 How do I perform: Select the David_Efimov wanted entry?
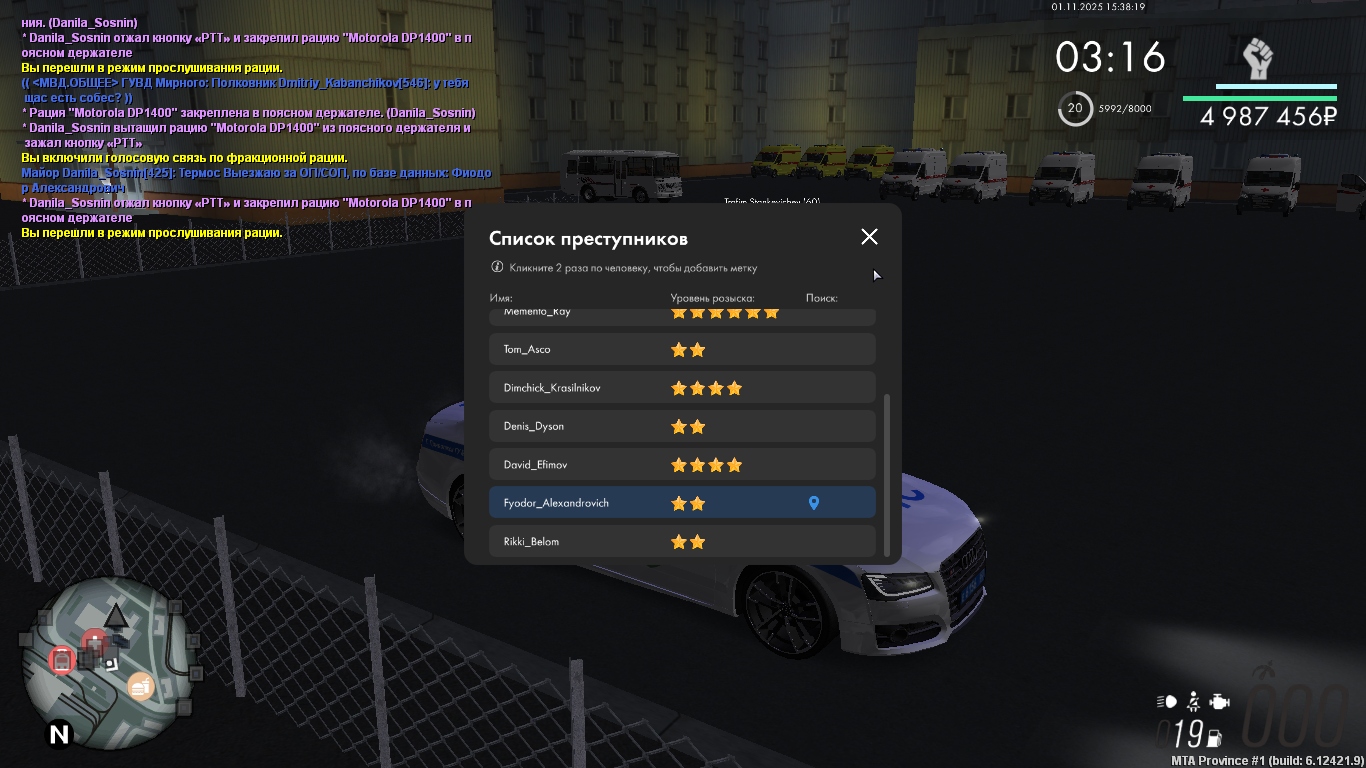coord(682,465)
